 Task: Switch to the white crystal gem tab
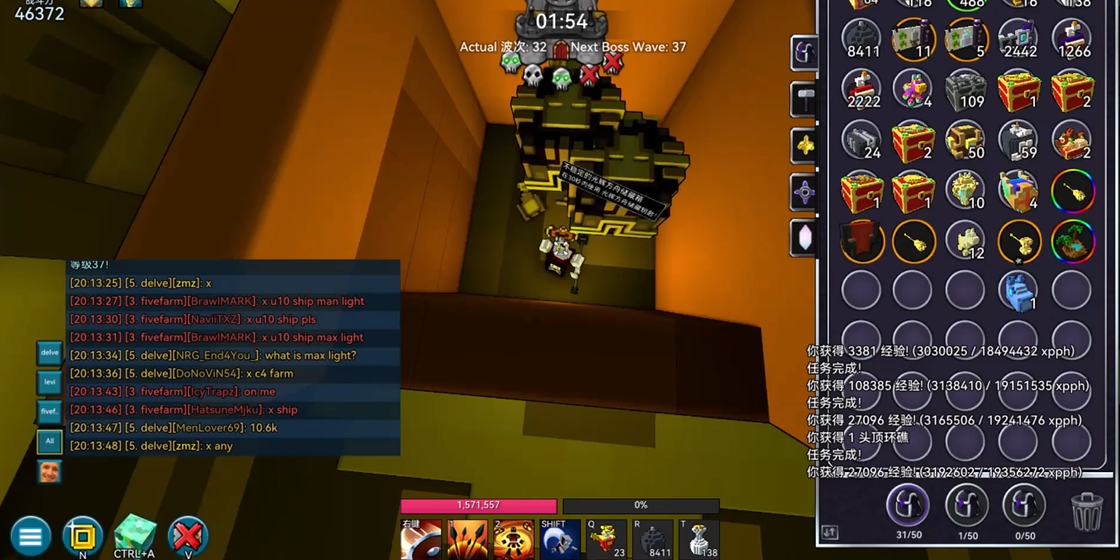pos(805,237)
